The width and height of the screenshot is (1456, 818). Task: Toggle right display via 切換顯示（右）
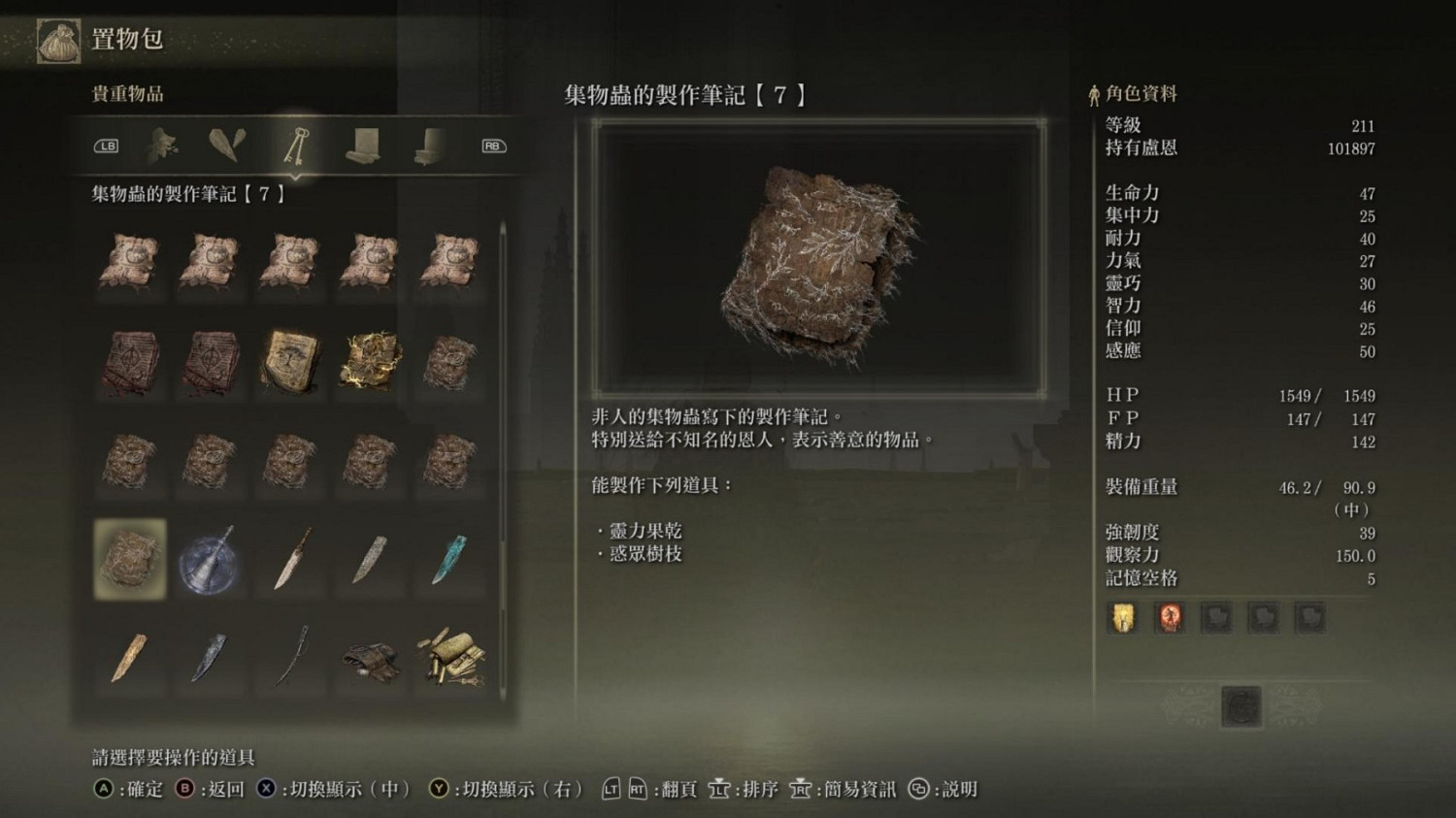505,790
